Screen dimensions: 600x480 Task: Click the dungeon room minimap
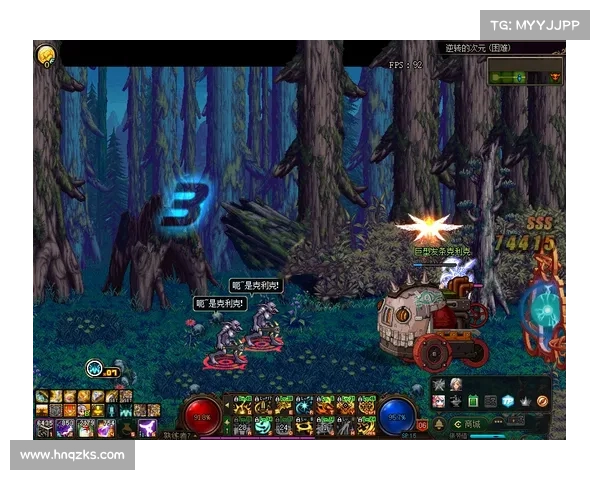(x=525, y=72)
